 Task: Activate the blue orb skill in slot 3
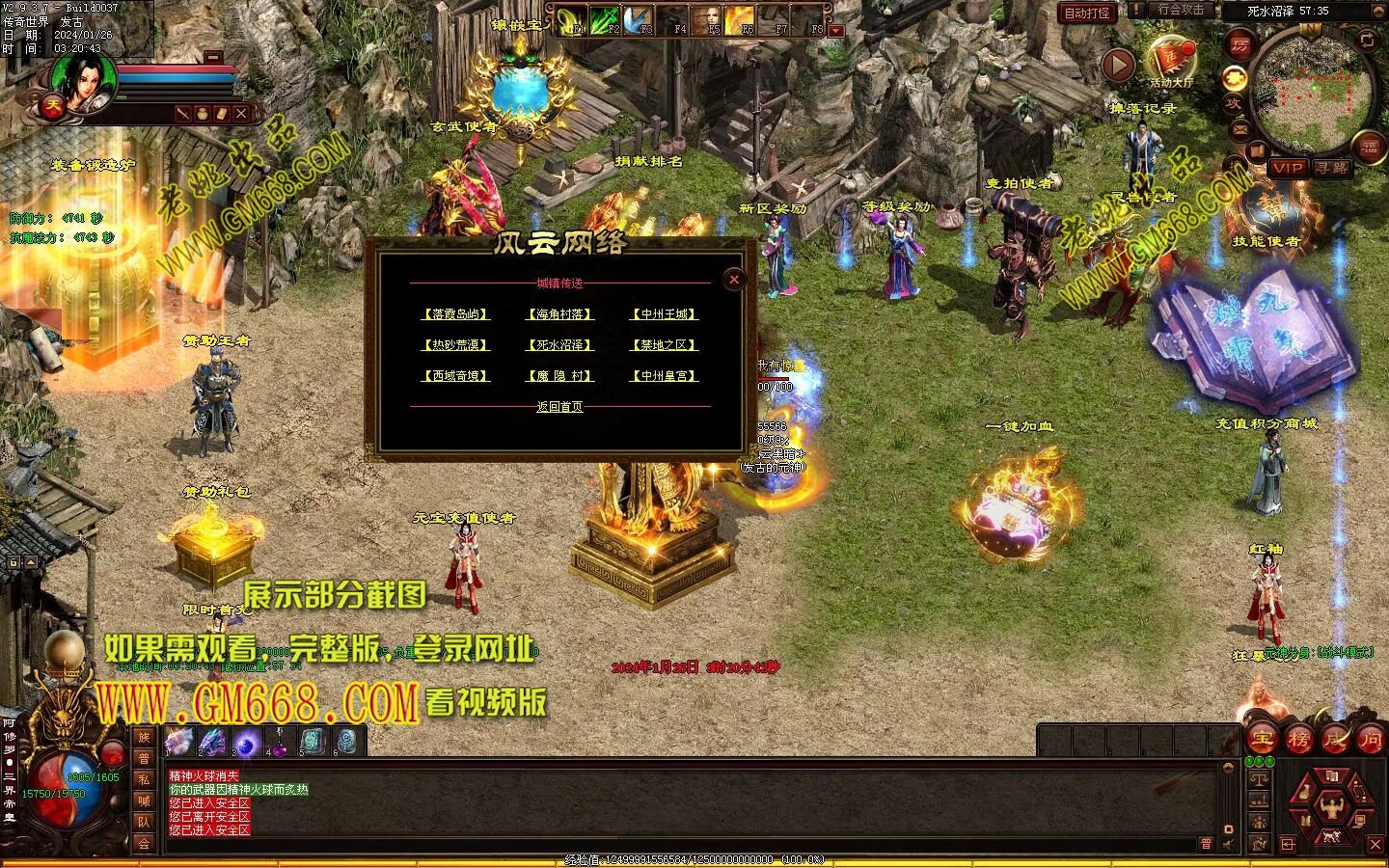coord(247,742)
